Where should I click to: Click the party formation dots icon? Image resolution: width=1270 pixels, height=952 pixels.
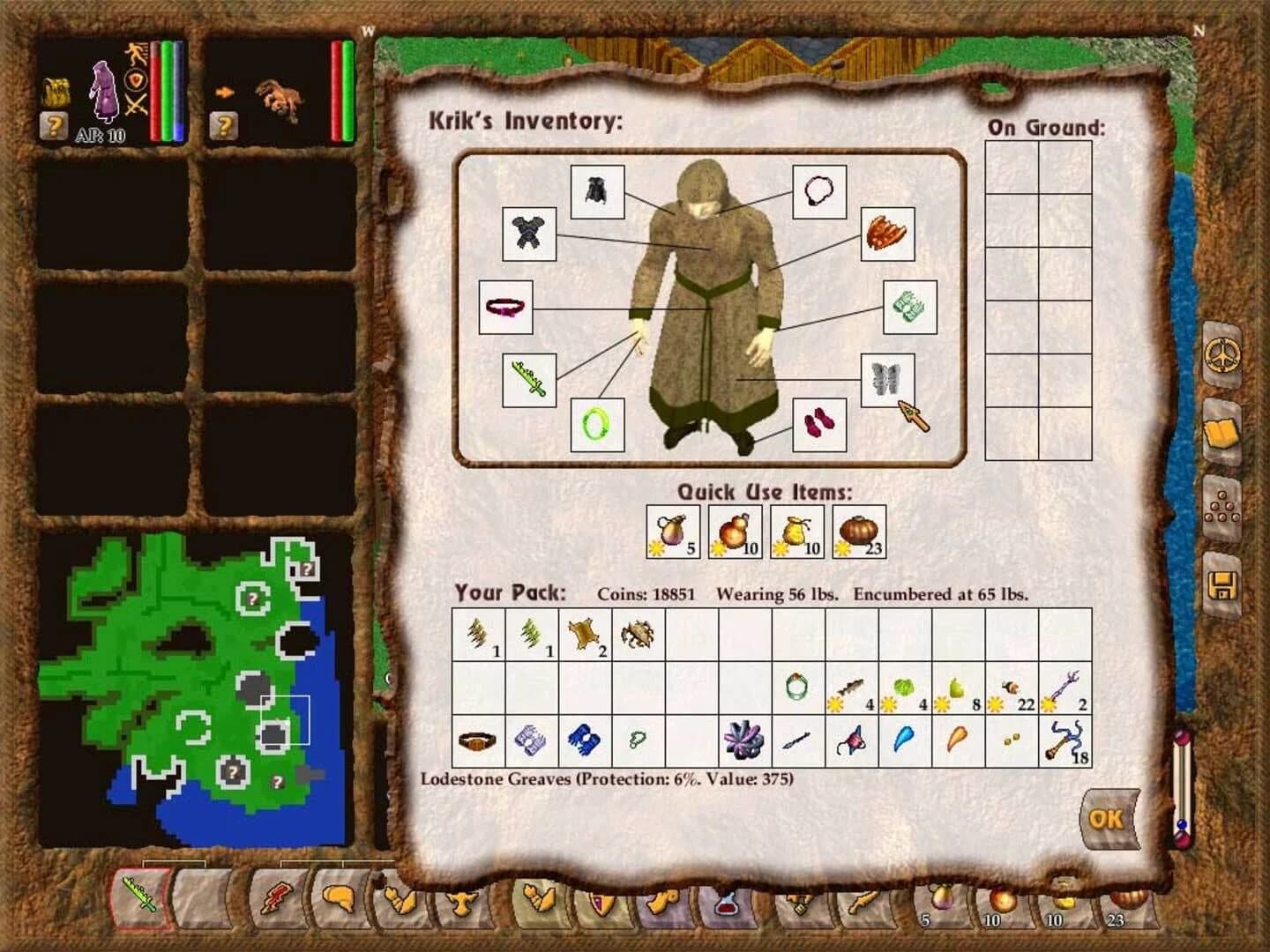(1222, 507)
